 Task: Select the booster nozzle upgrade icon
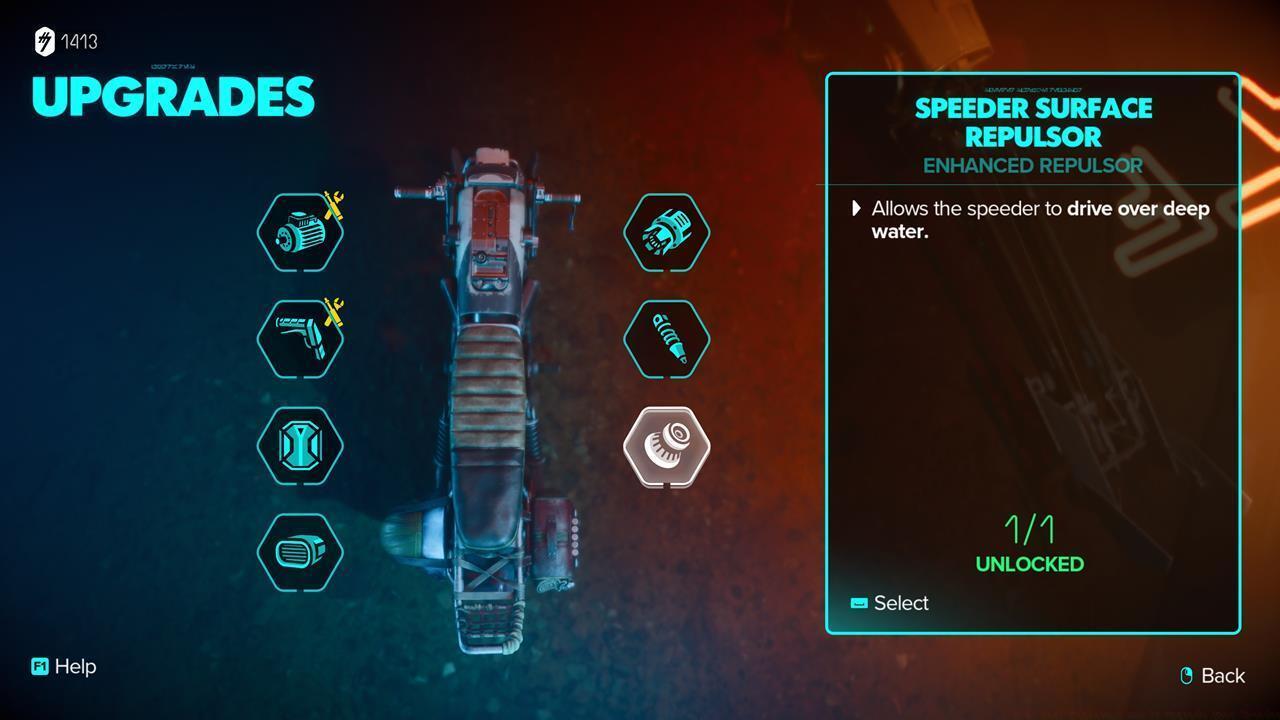click(x=666, y=231)
